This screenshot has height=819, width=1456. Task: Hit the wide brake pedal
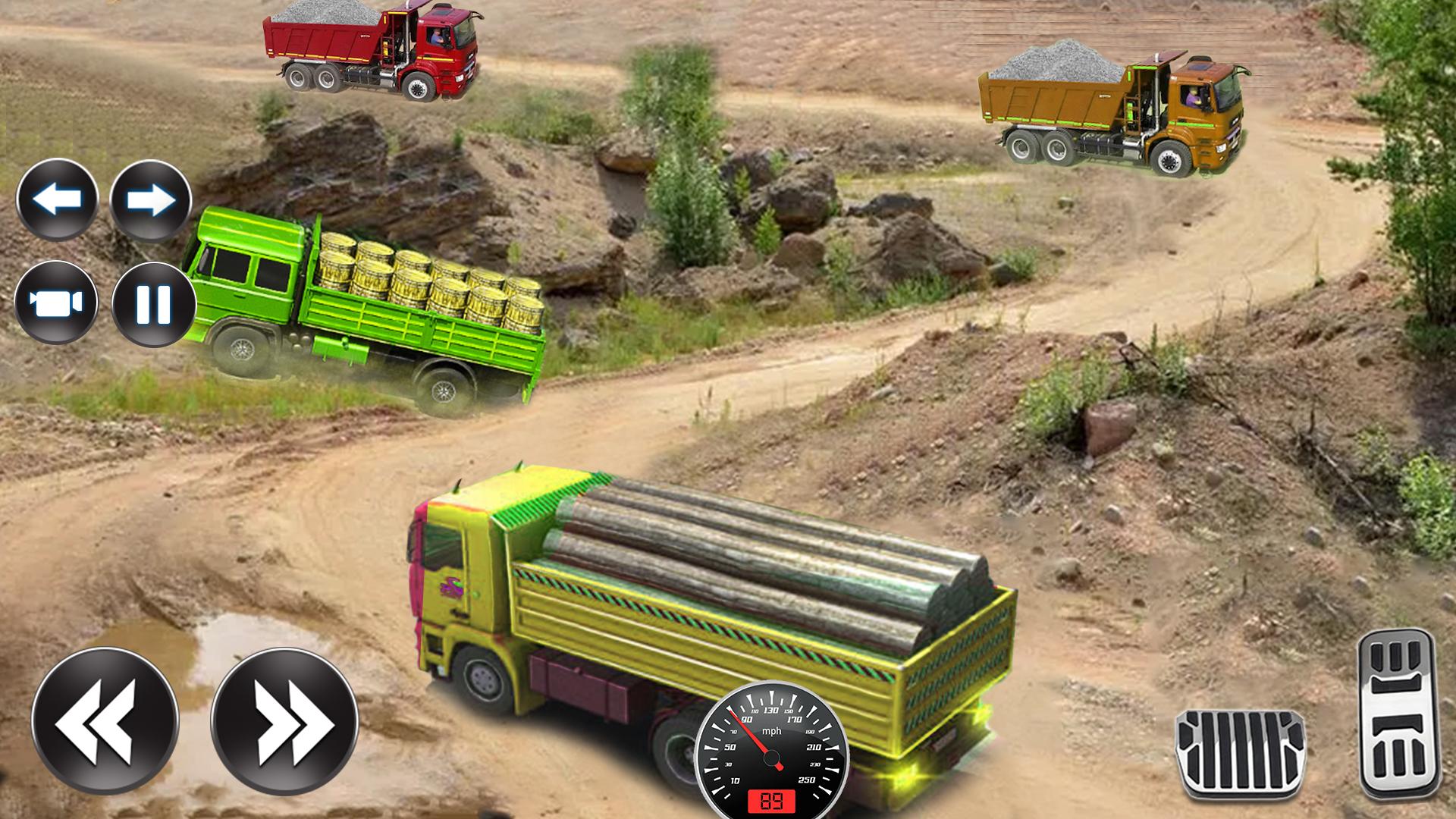click(x=1240, y=753)
